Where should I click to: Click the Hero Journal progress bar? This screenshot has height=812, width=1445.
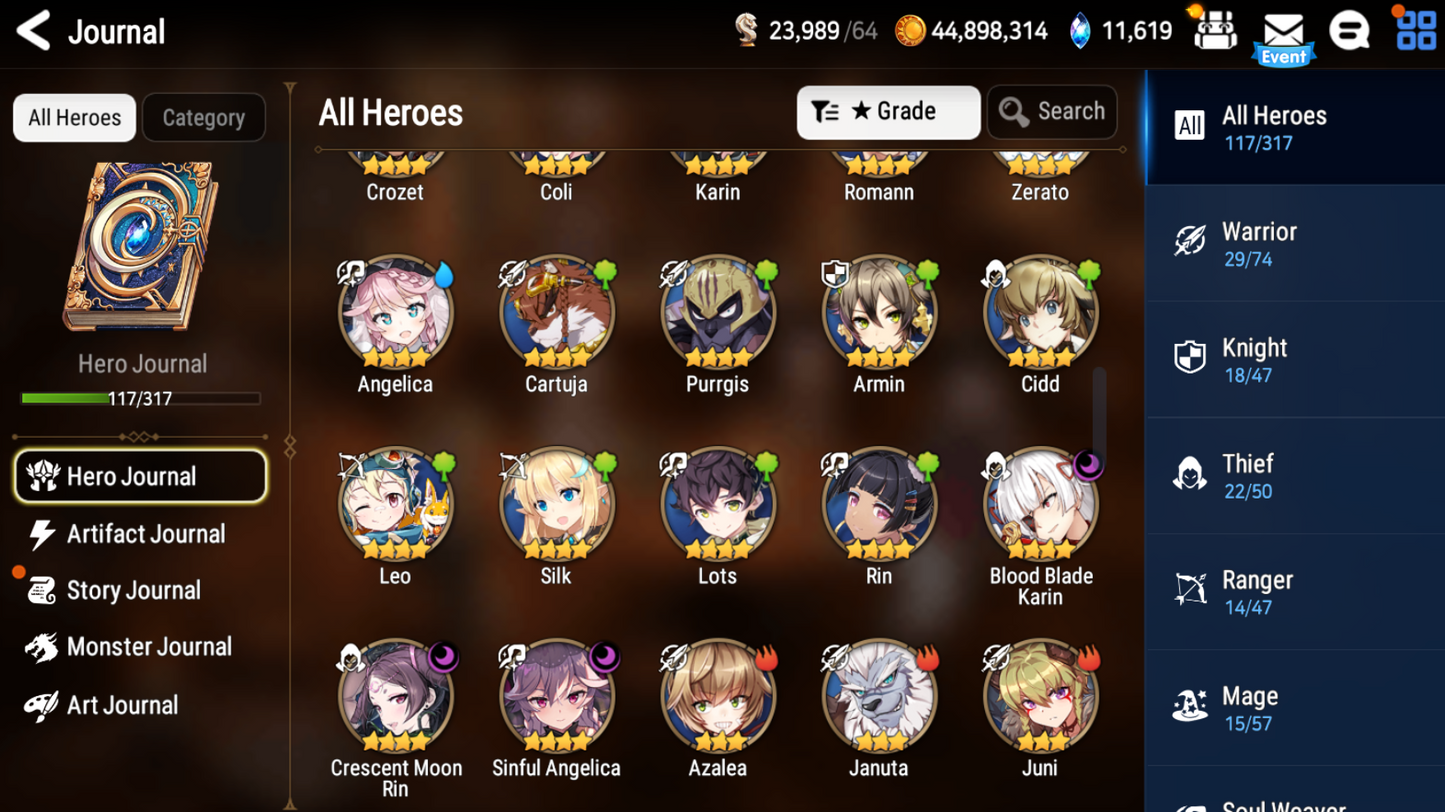pyautogui.click(x=141, y=398)
